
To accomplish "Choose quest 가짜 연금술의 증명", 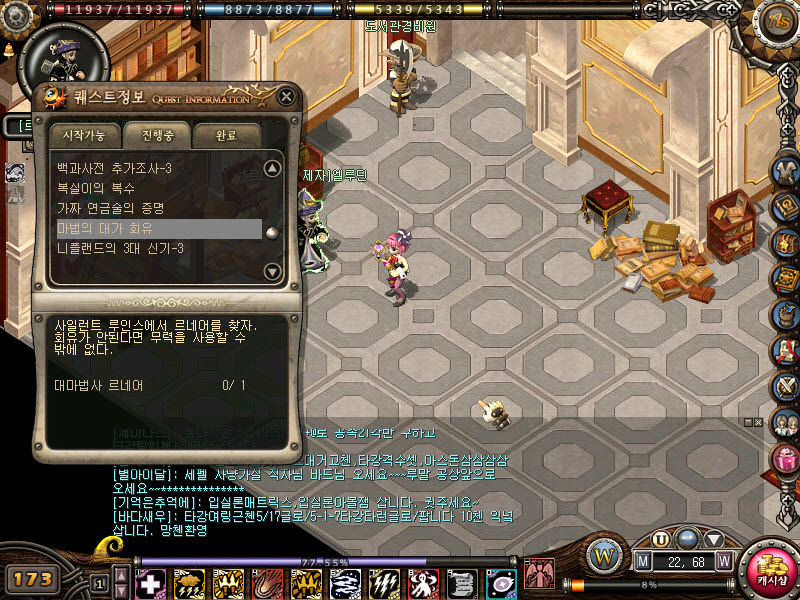I will (x=110, y=208).
